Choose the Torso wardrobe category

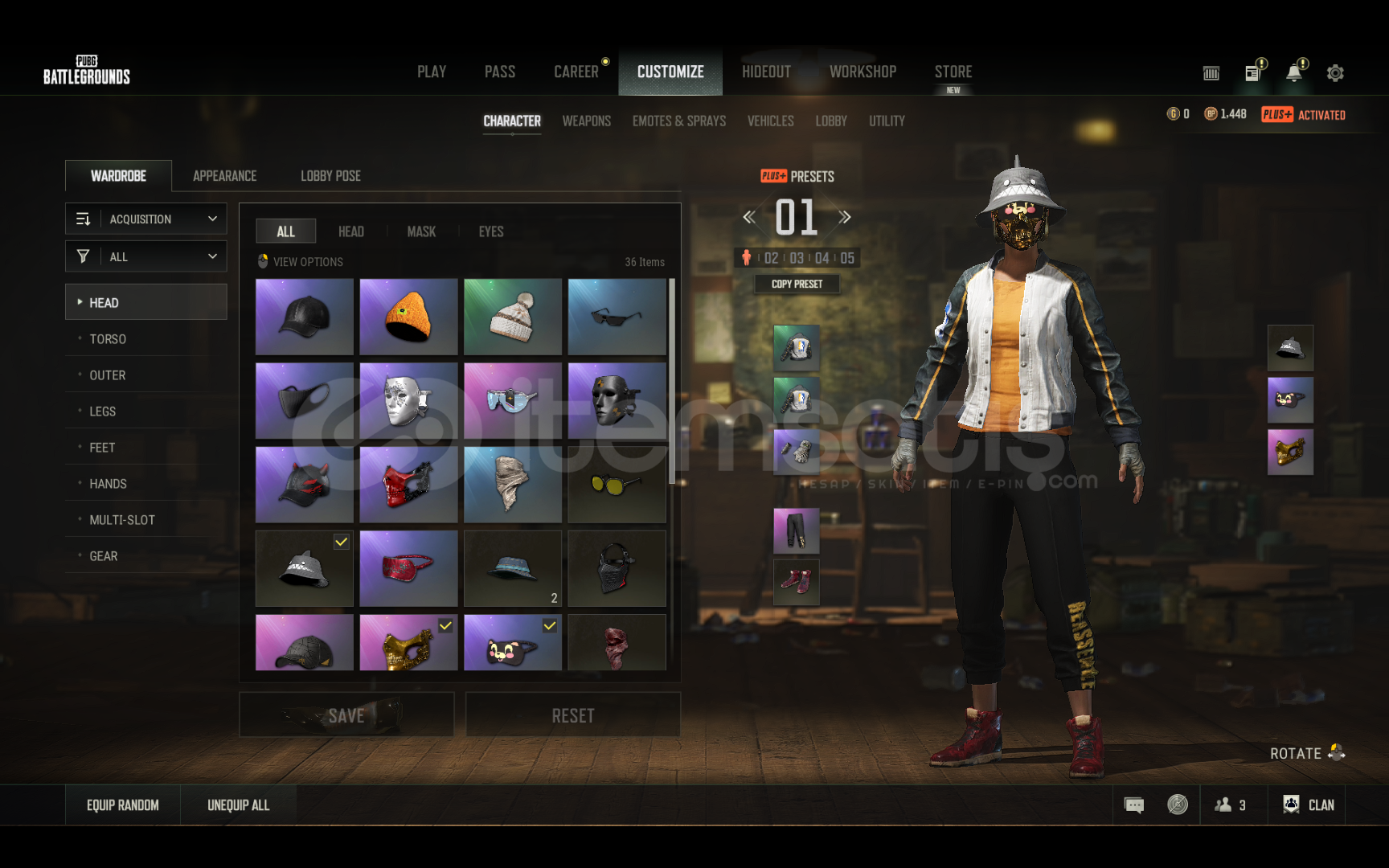pyautogui.click(x=108, y=339)
